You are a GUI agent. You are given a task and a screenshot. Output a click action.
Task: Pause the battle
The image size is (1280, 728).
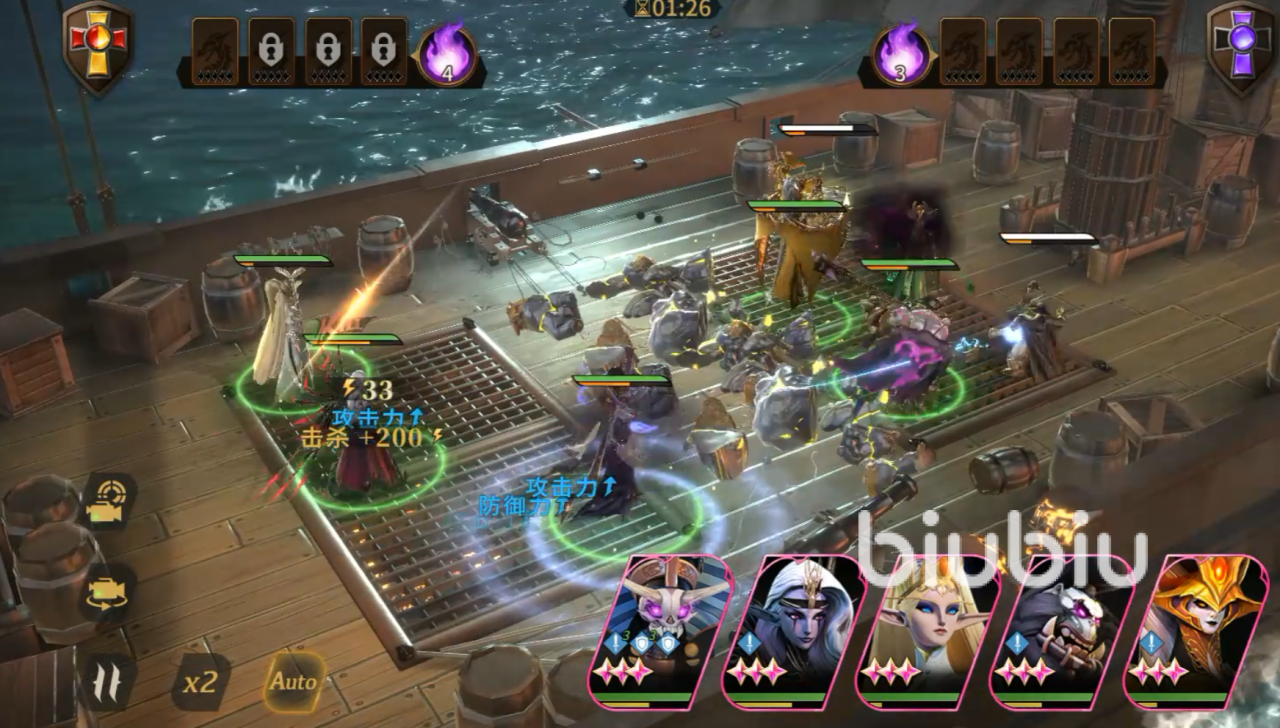[107, 682]
